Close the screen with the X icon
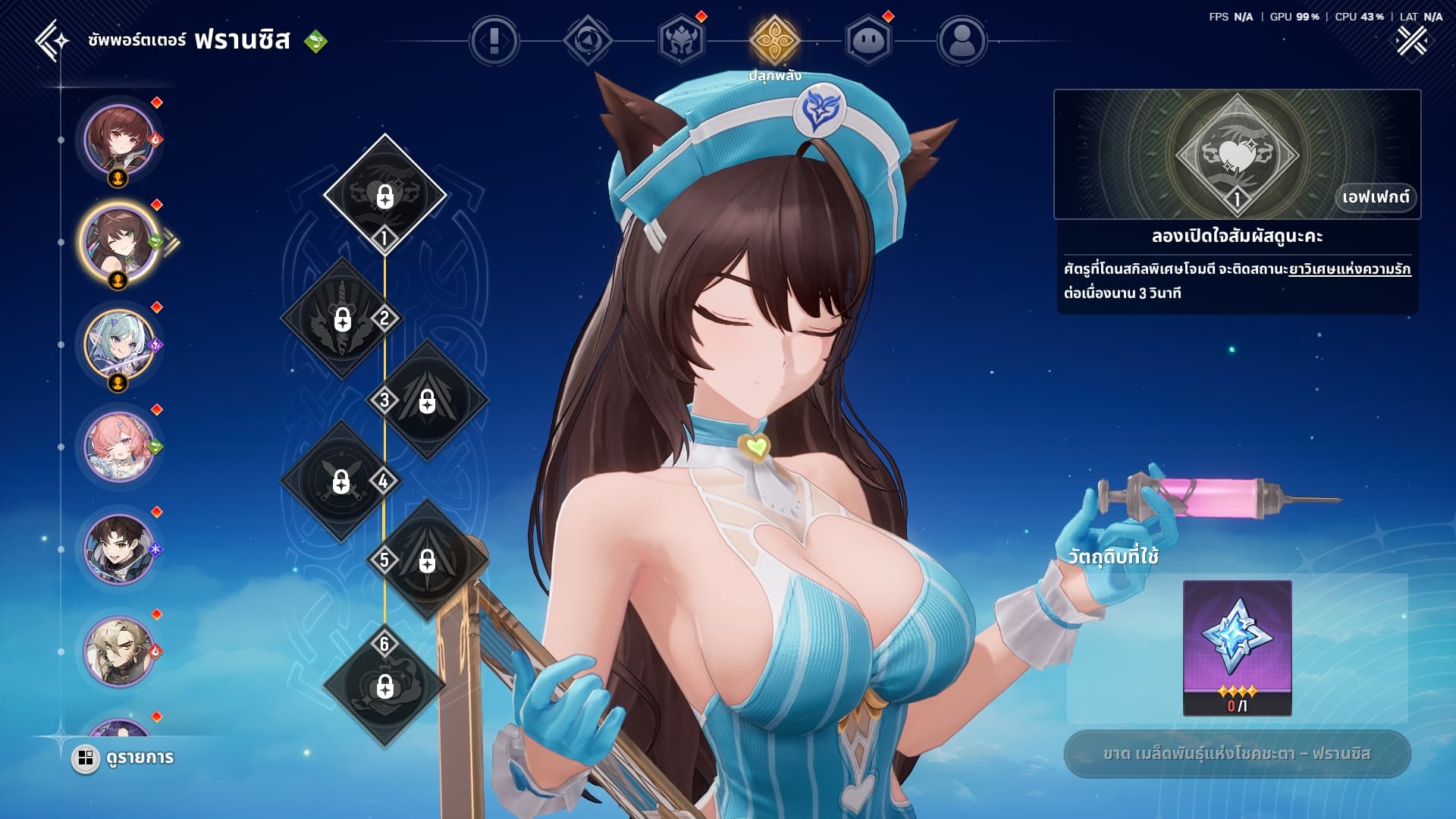 click(x=1411, y=41)
